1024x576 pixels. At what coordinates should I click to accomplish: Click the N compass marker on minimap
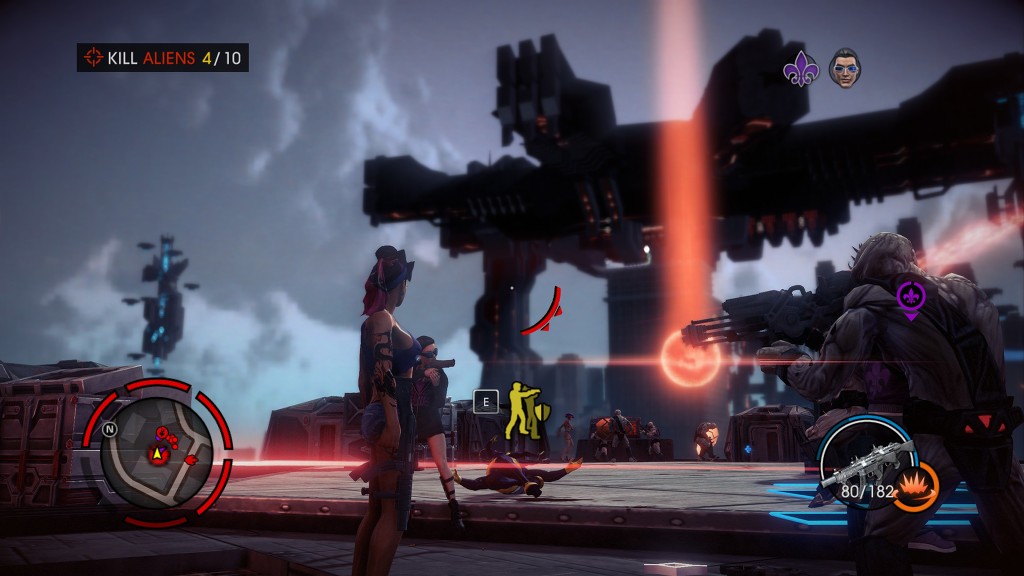pyautogui.click(x=109, y=428)
